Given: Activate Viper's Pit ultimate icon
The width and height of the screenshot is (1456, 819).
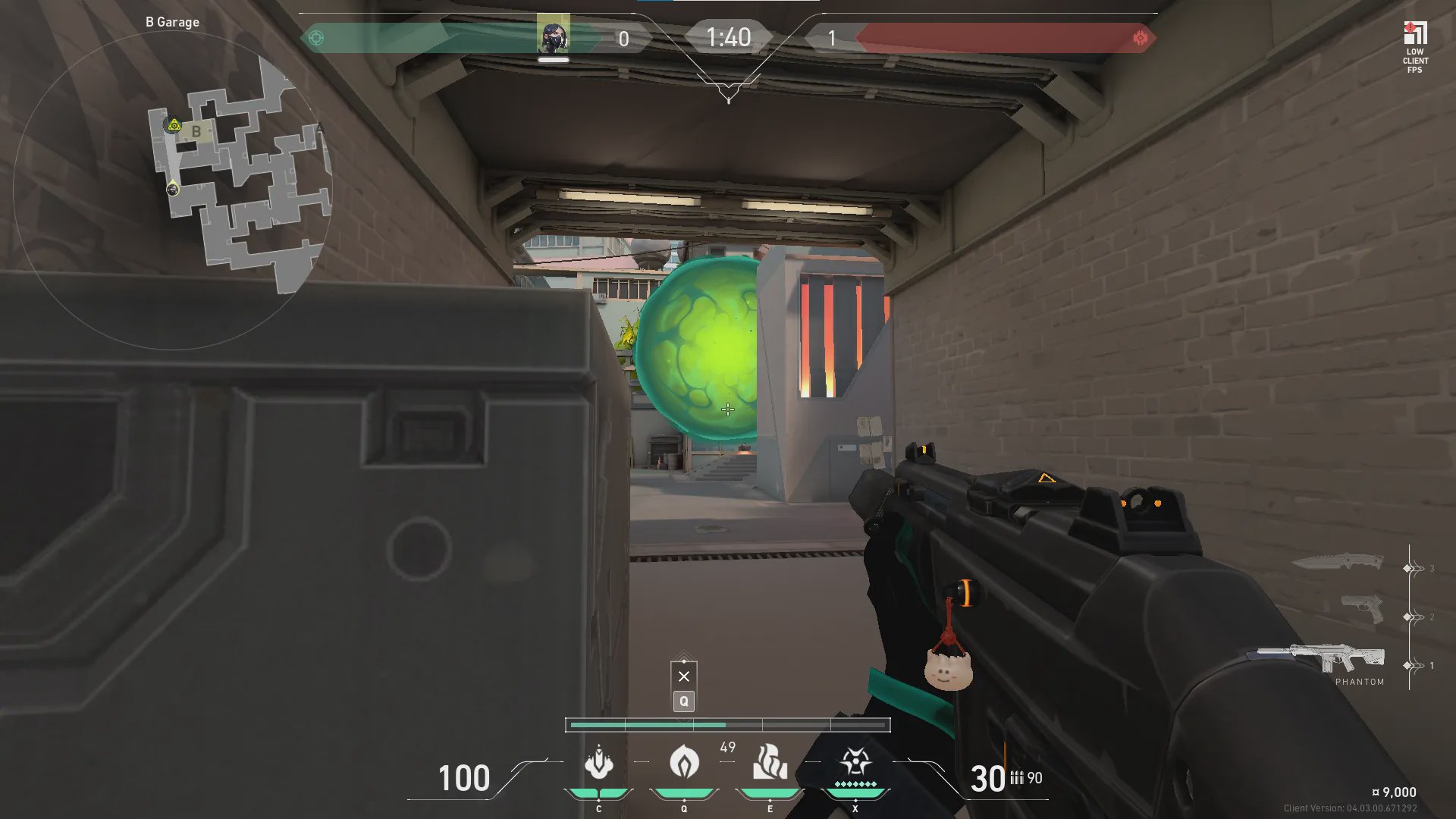Looking at the screenshot, I should point(855,762).
